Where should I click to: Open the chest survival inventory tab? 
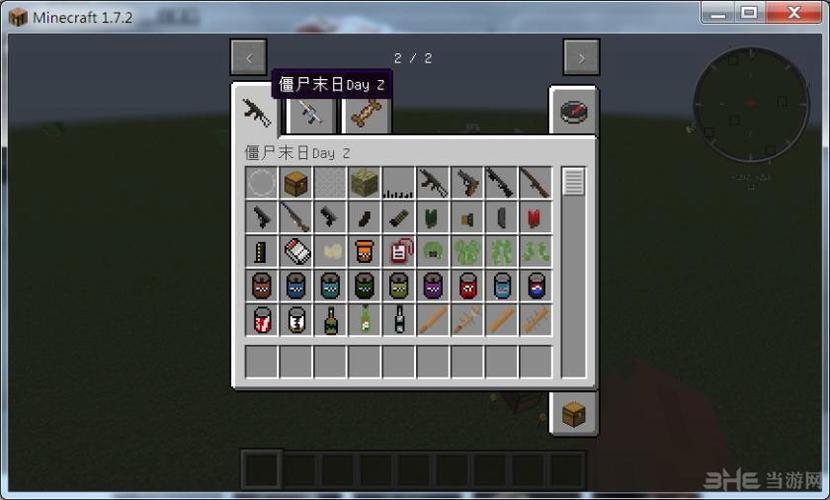pyautogui.click(x=573, y=412)
